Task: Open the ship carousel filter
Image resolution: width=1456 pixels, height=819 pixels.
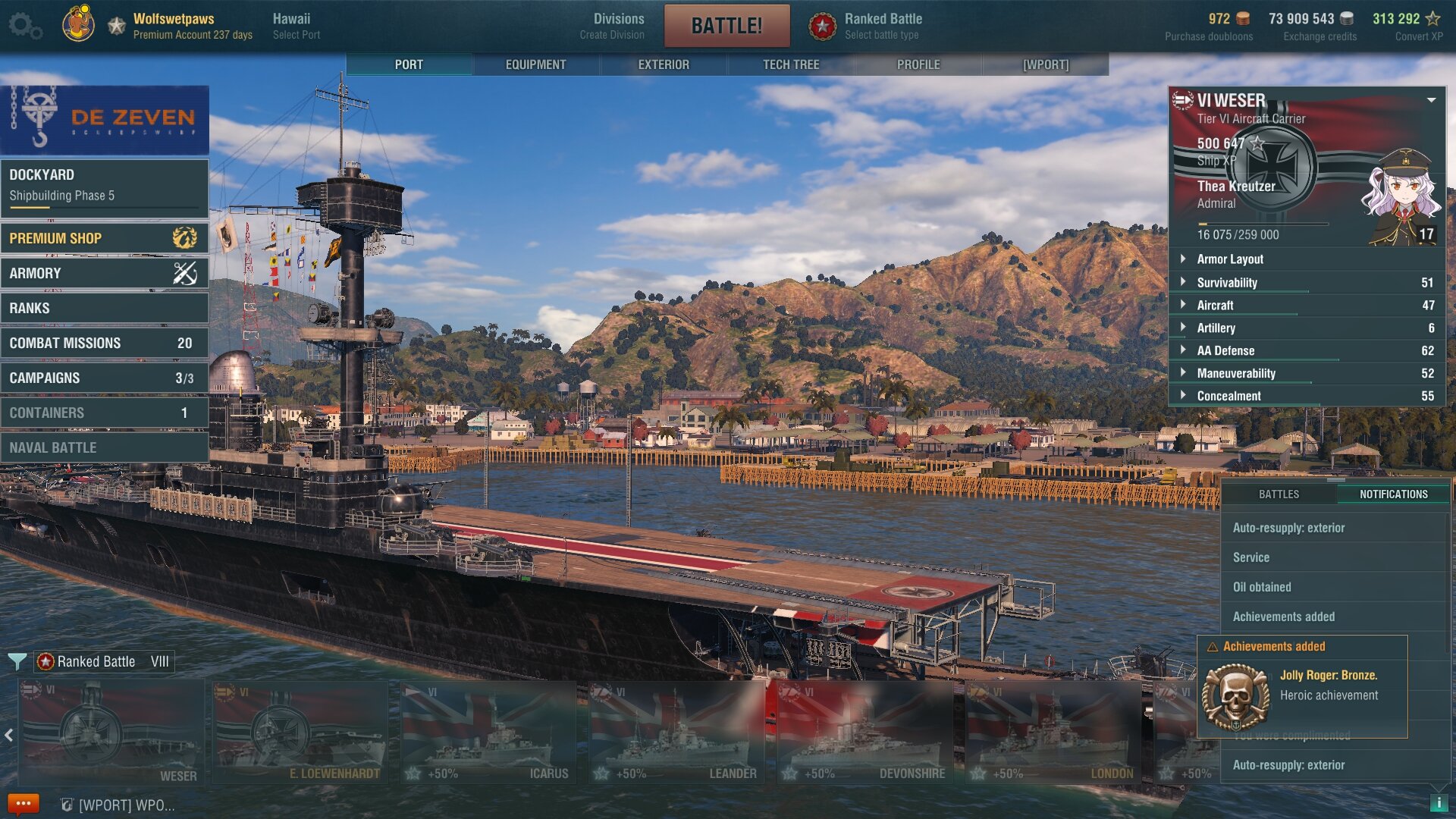Action: click(17, 661)
